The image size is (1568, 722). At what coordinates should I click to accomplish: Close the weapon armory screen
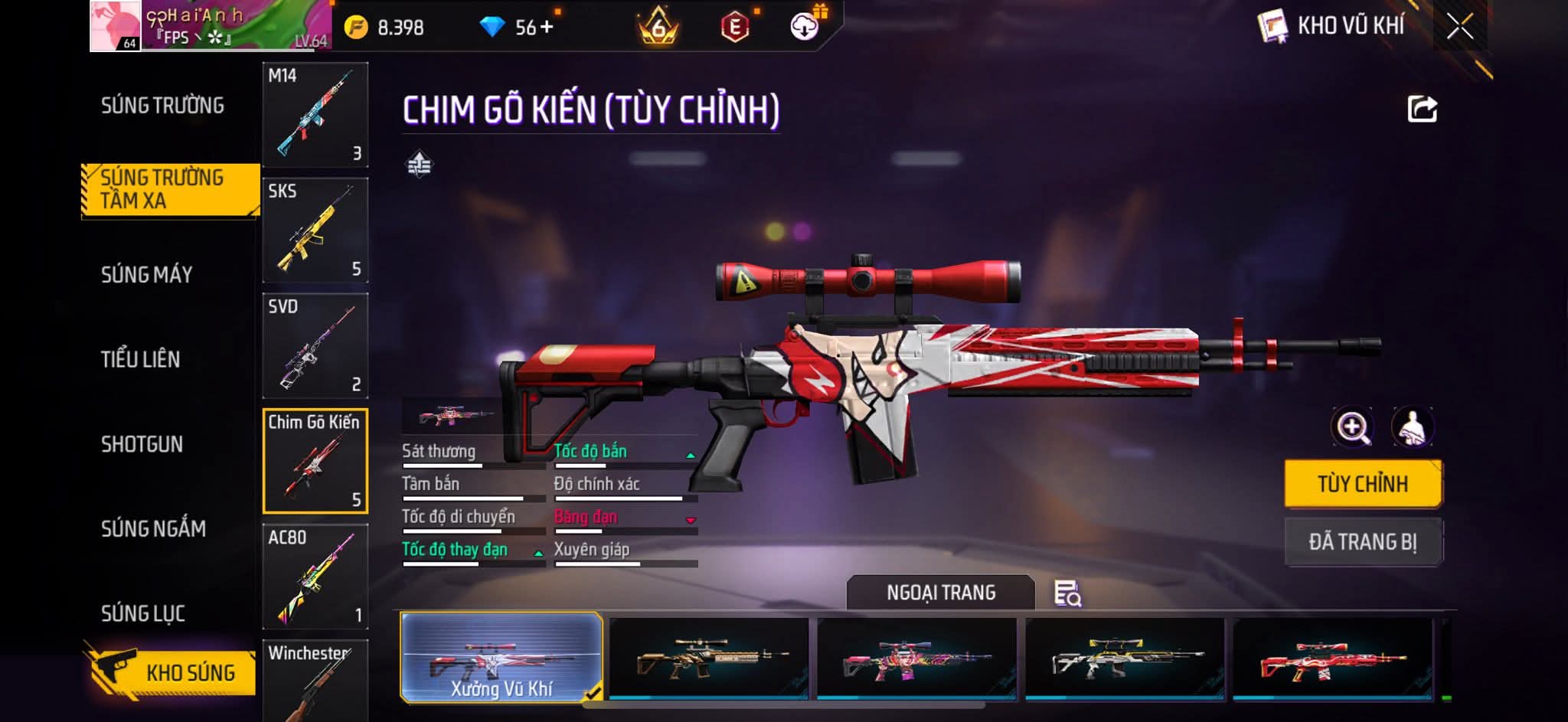point(1459,27)
